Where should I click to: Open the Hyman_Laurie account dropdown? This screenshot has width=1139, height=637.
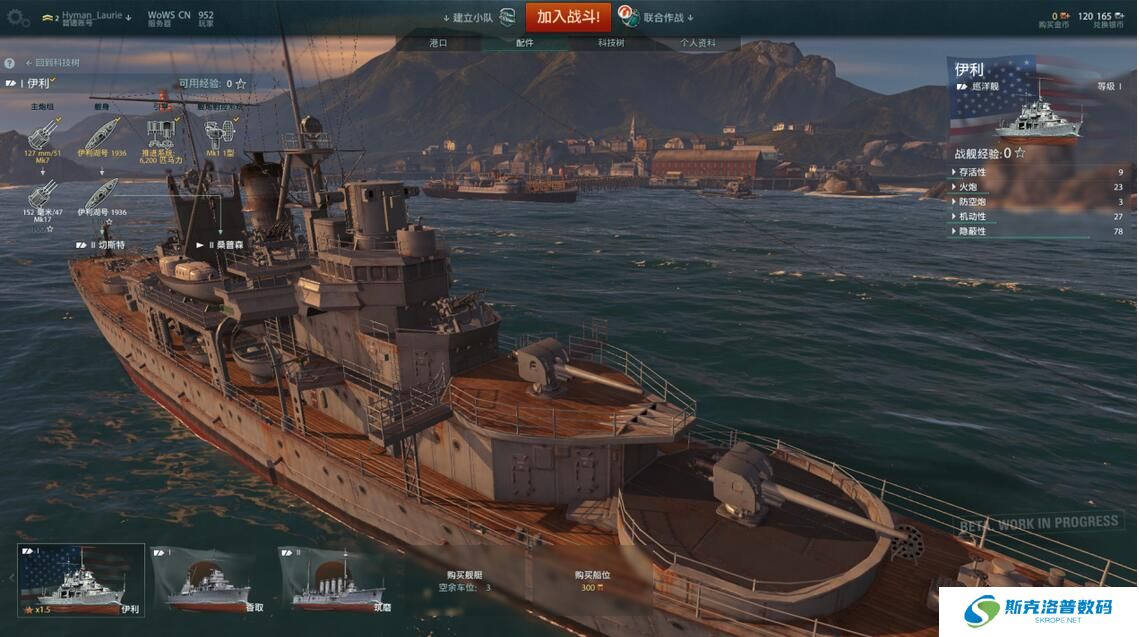click(90, 17)
